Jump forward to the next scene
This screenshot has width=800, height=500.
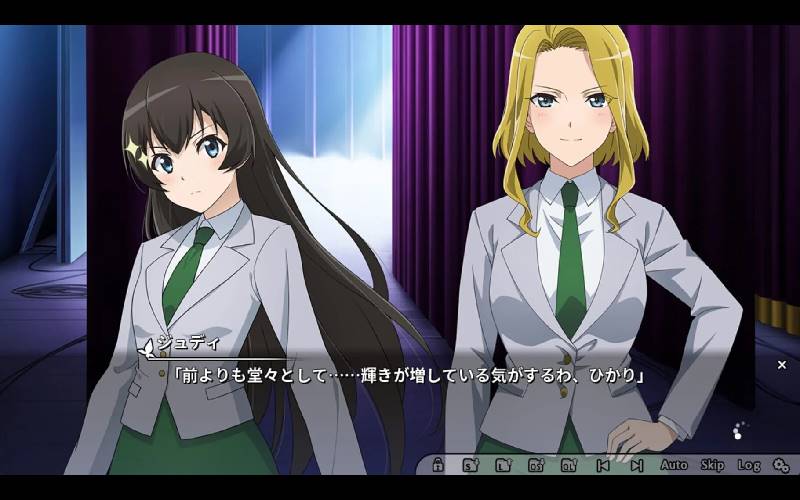click(636, 465)
